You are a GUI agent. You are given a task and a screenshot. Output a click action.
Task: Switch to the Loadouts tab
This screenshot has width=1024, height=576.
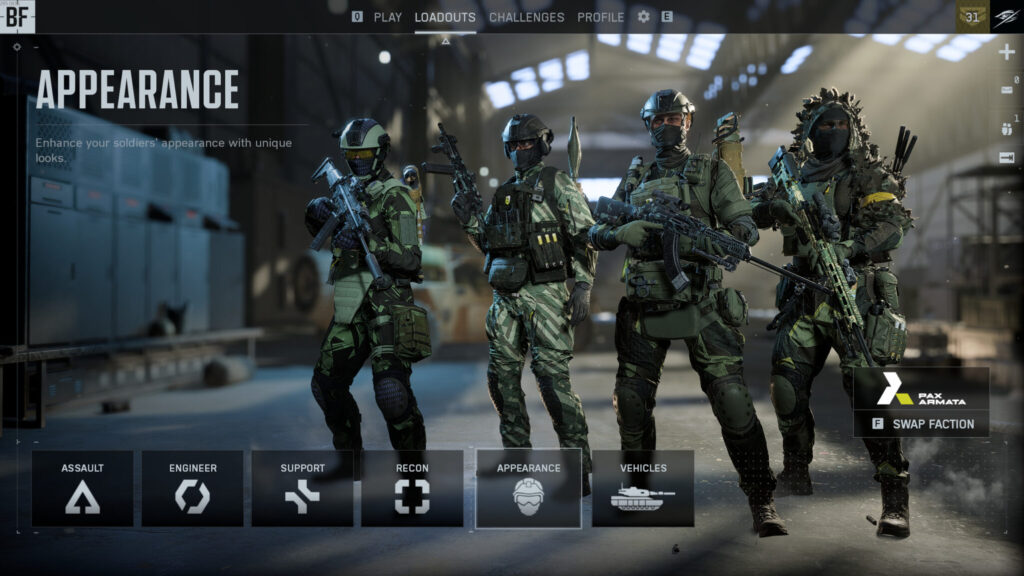[x=445, y=17]
